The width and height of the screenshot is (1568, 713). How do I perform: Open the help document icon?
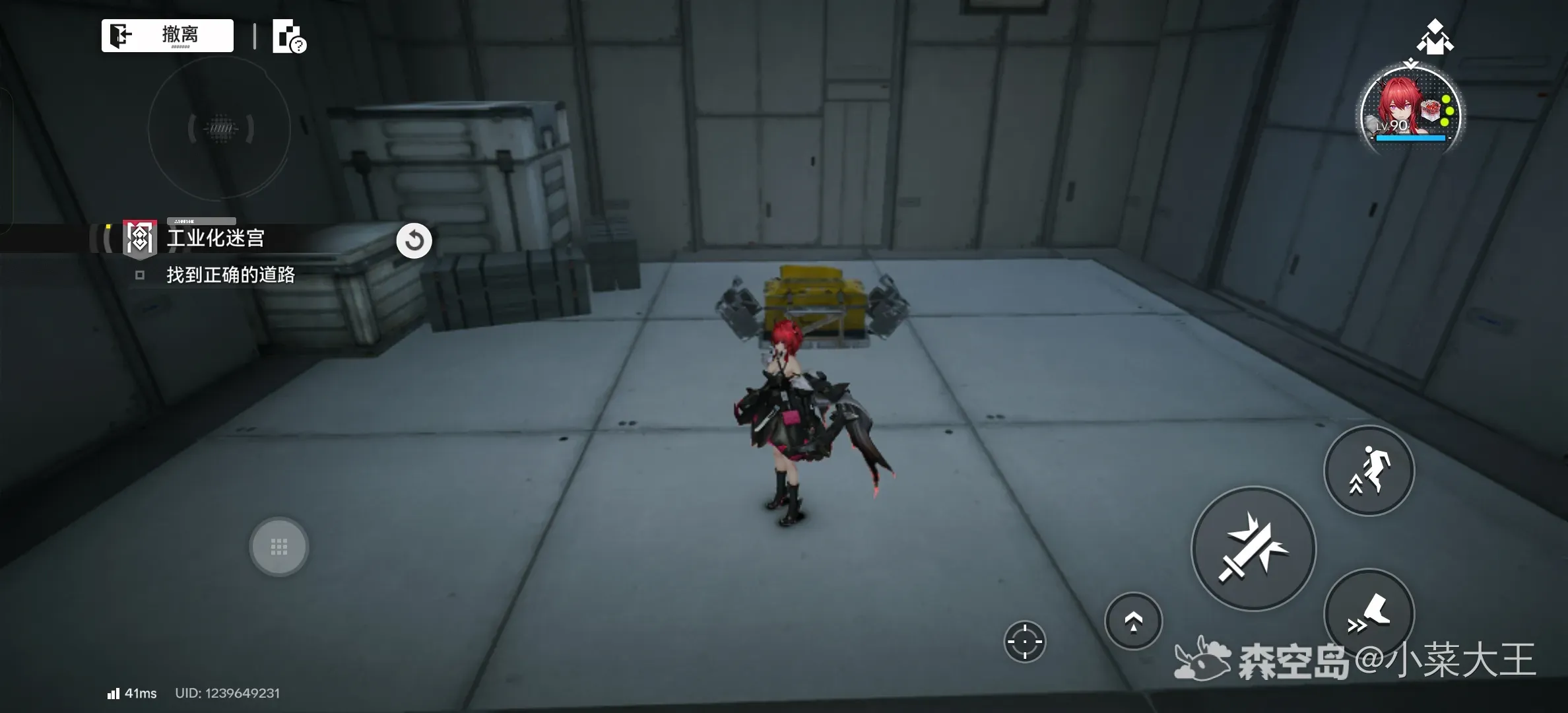click(289, 36)
